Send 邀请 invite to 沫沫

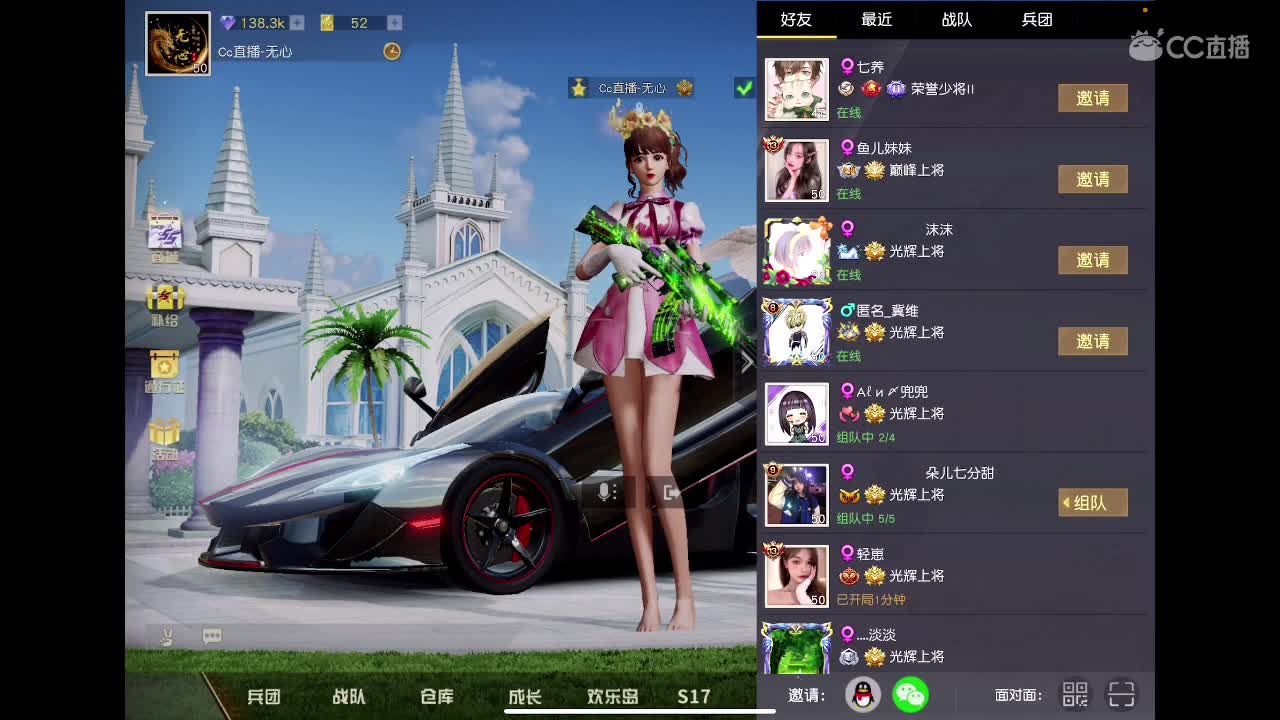tap(1093, 260)
